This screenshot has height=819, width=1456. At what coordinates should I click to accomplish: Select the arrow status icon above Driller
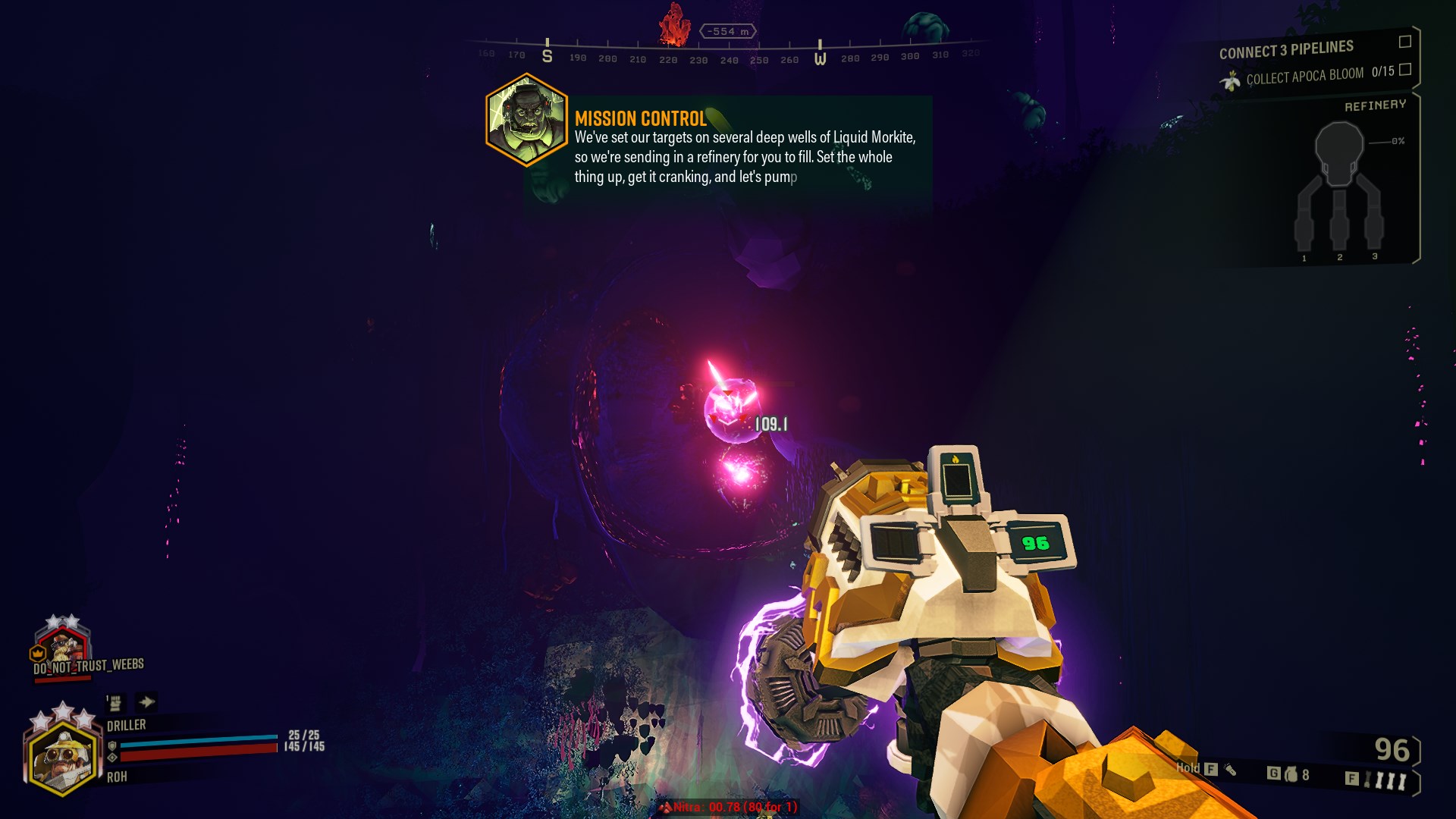coord(146,702)
